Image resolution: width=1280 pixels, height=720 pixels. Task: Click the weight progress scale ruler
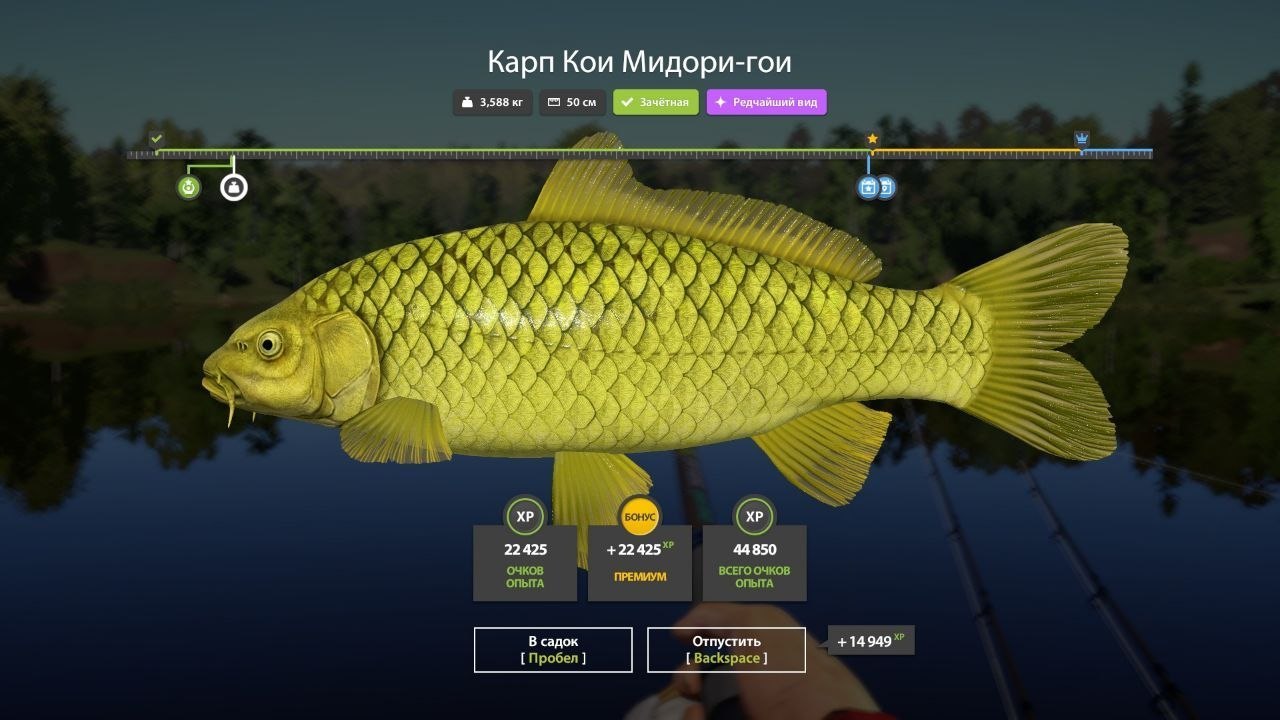640,153
